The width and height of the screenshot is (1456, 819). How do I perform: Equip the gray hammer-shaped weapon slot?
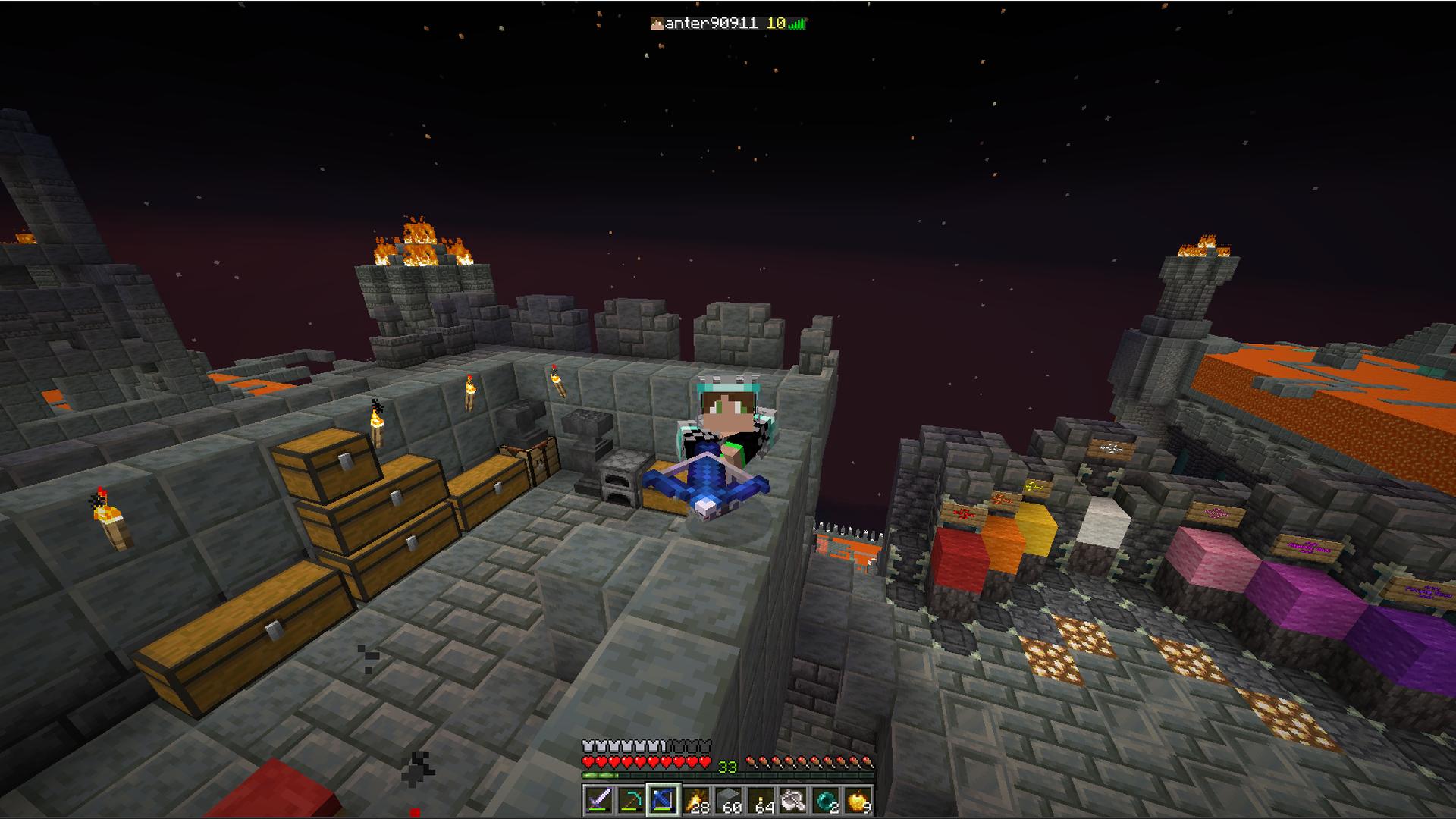(793, 800)
